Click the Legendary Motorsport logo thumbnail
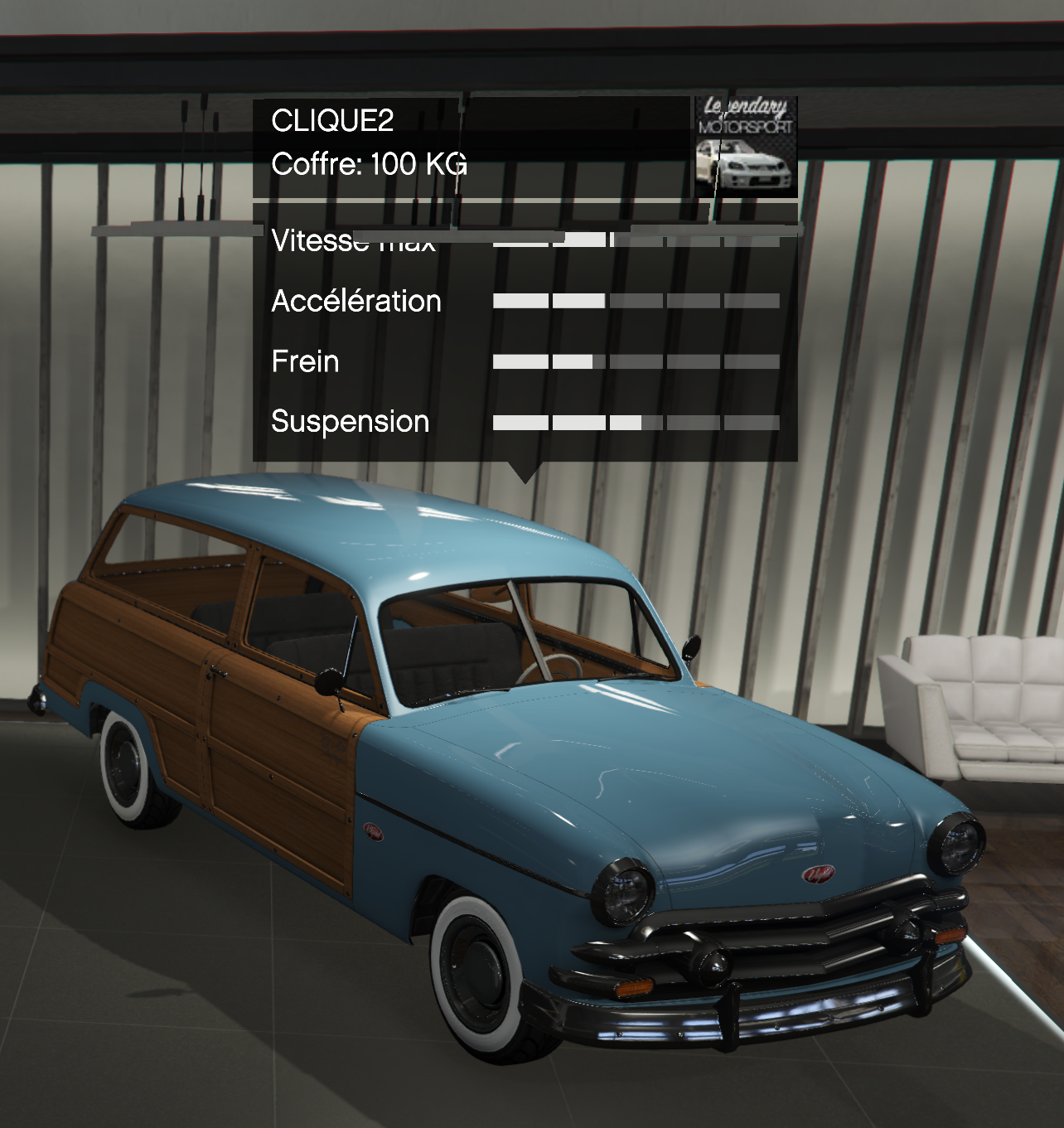Screen dimensions: 1064x1128 [x=746, y=147]
